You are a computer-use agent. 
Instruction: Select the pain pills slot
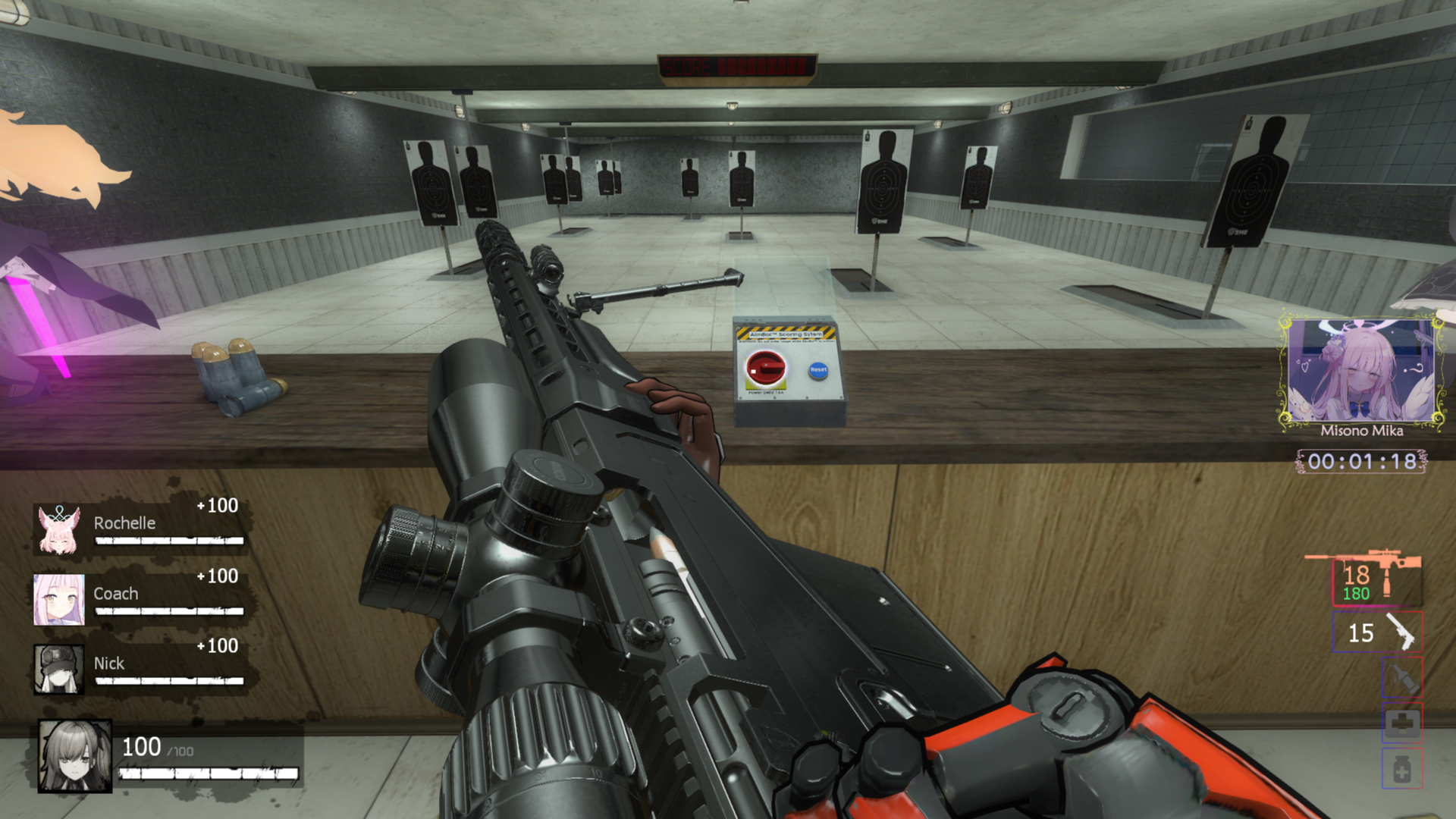coord(1401,768)
